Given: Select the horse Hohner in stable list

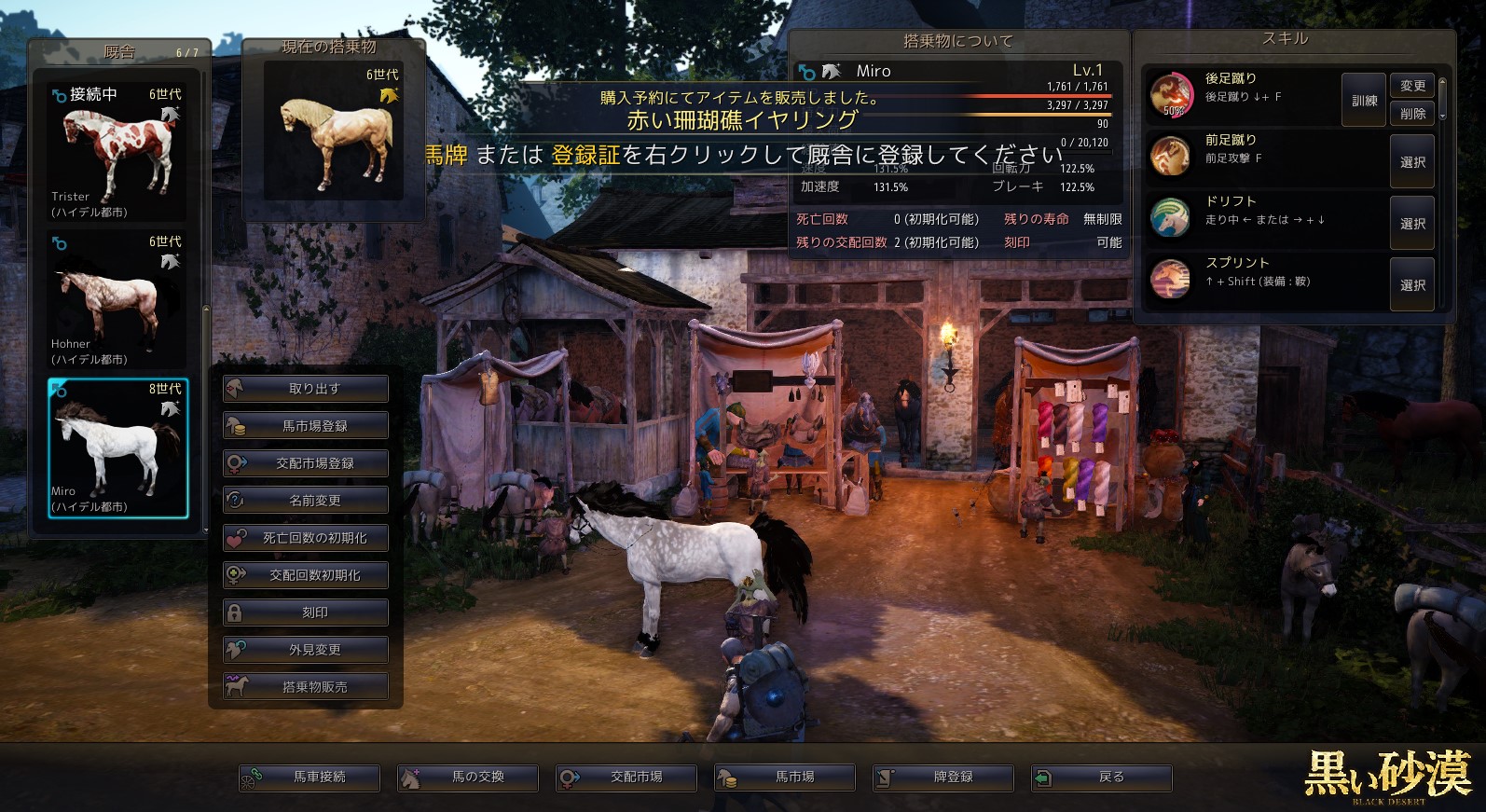Looking at the screenshot, I should [117, 300].
